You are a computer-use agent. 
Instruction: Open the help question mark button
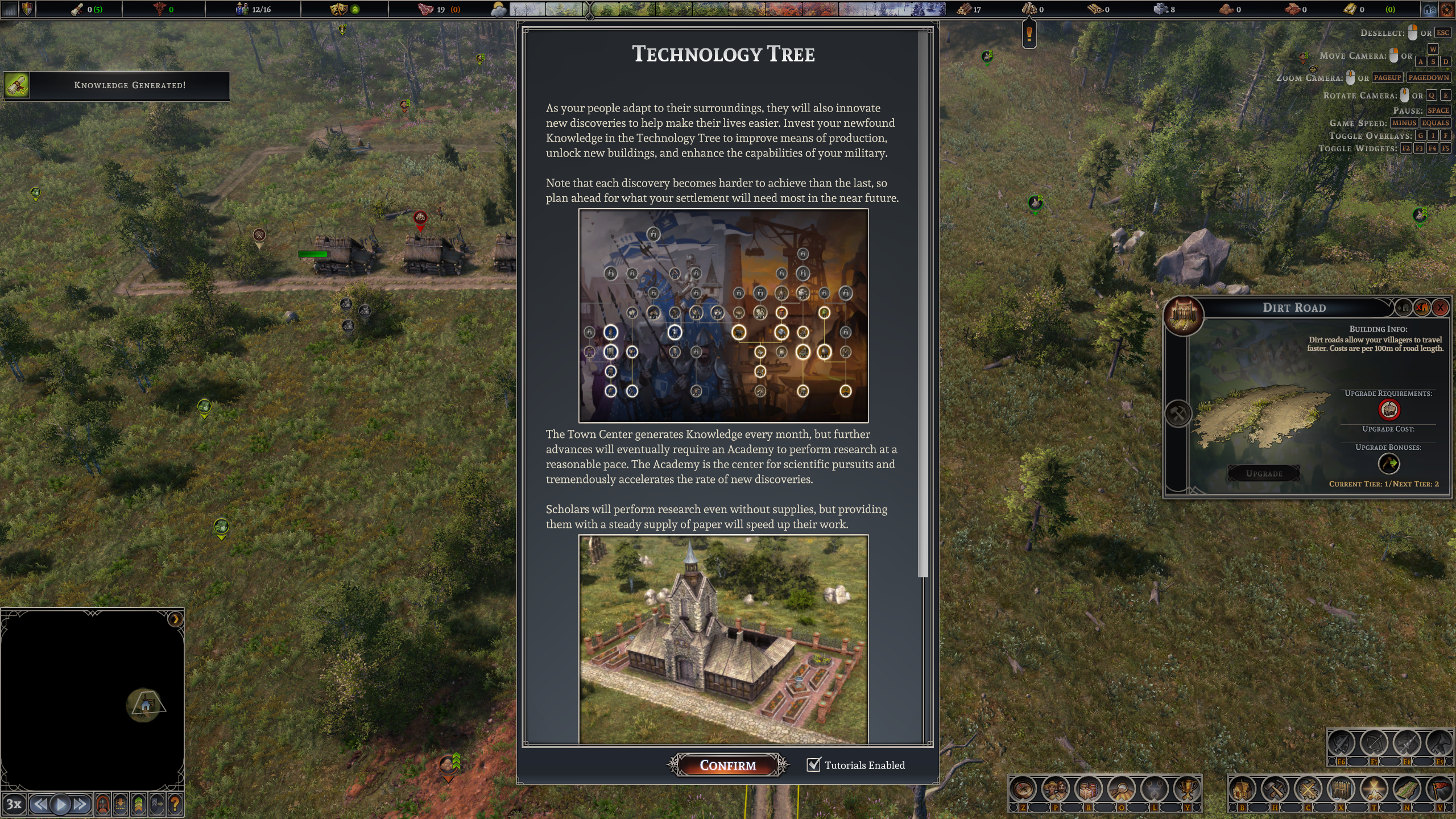175,804
